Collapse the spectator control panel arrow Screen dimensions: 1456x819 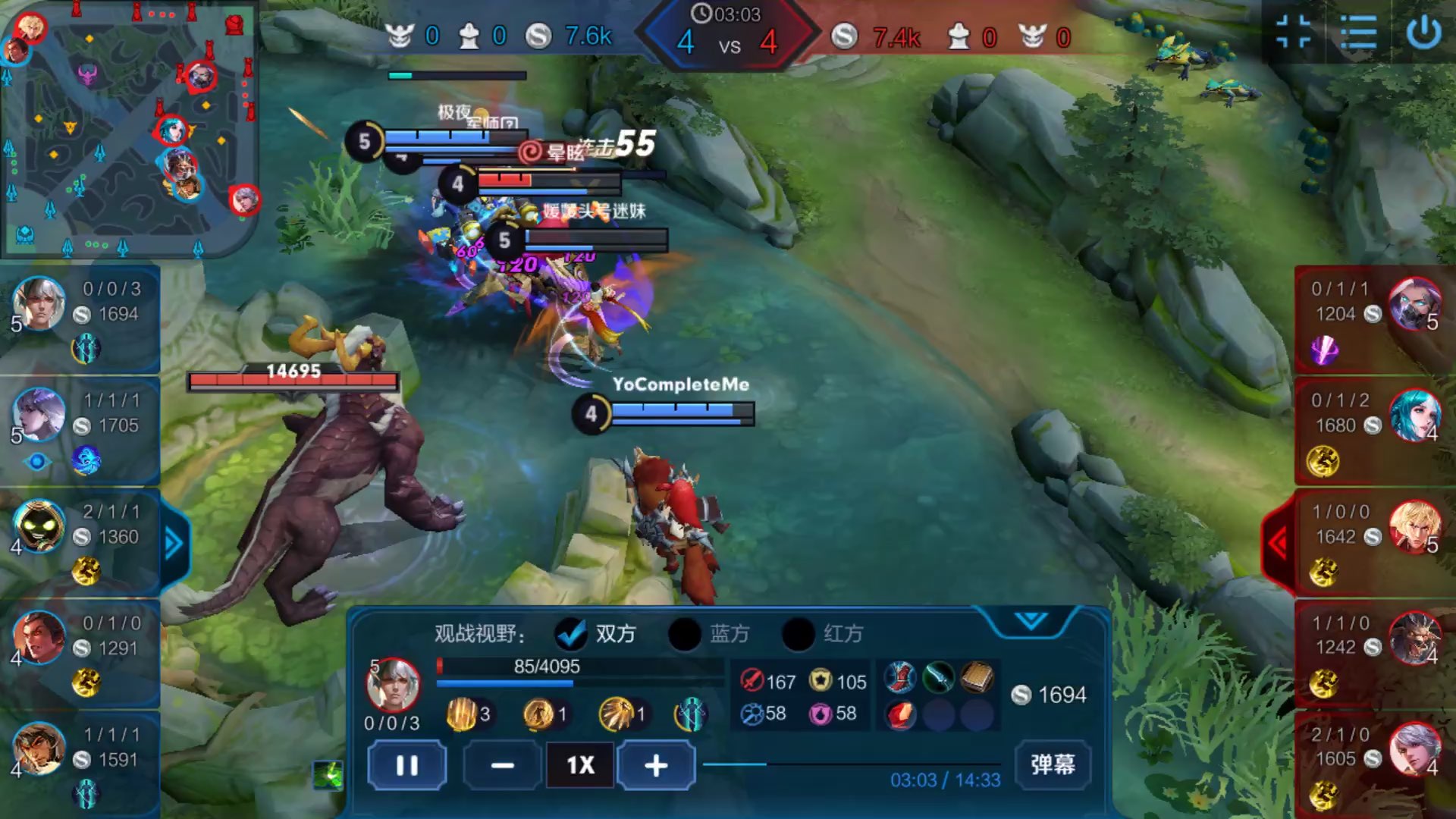[1031, 622]
